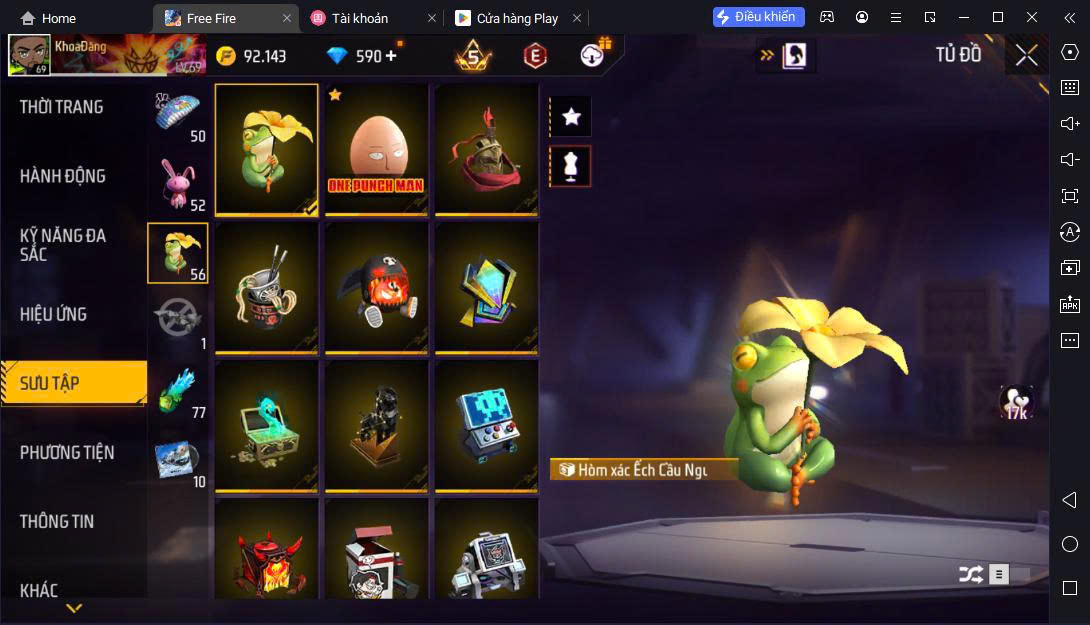Image resolution: width=1090 pixels, height=625 pixels.
Task: Choose the One Punch Man egg item
Action: coord(377,149)
